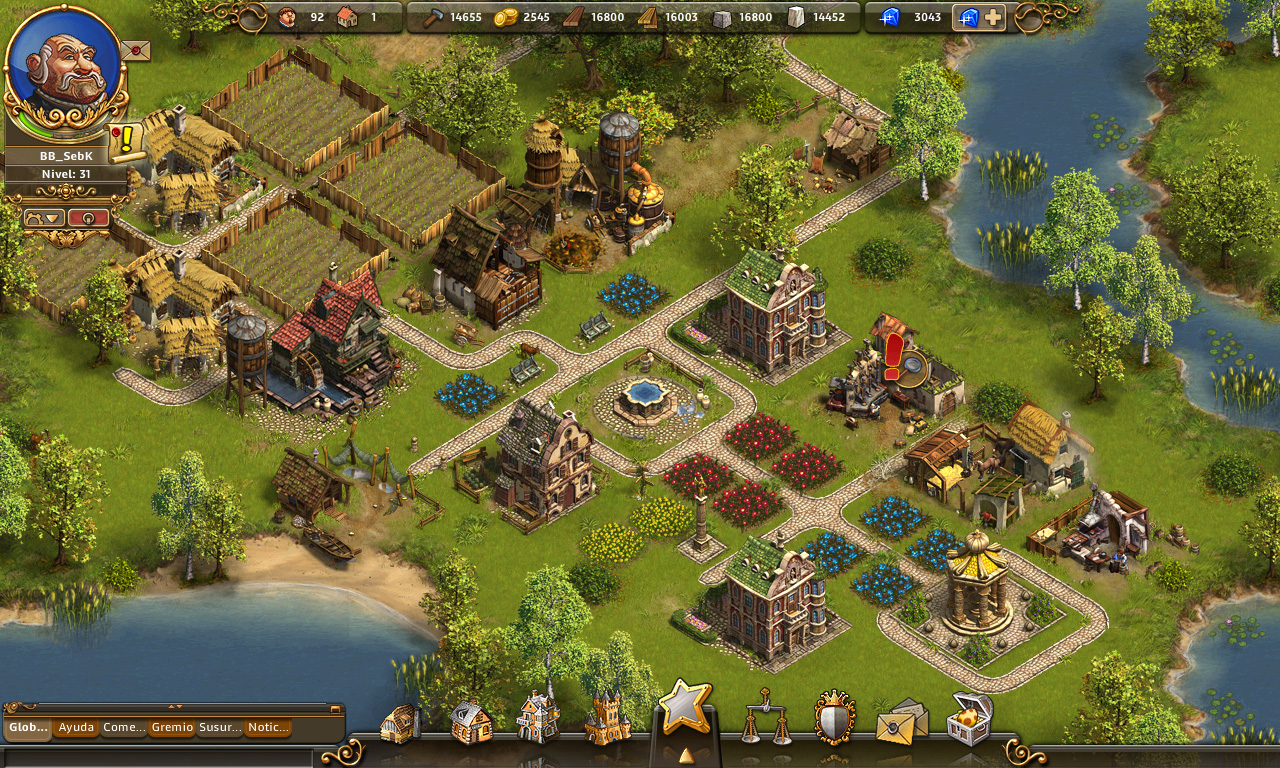Open the quest scroll with exclamation mark
Image resolution: width=1280 pixels, height=768 pixels.
coord(126,141)
